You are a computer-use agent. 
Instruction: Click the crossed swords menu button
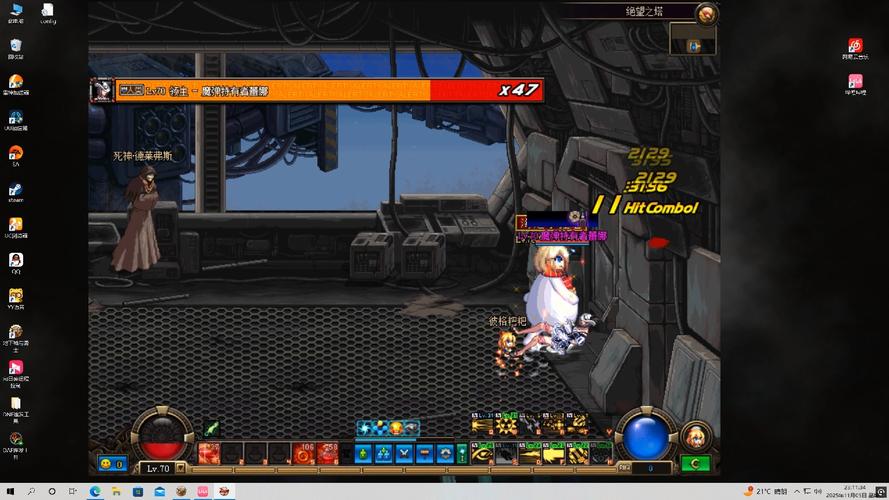click(x=403, y=454)
